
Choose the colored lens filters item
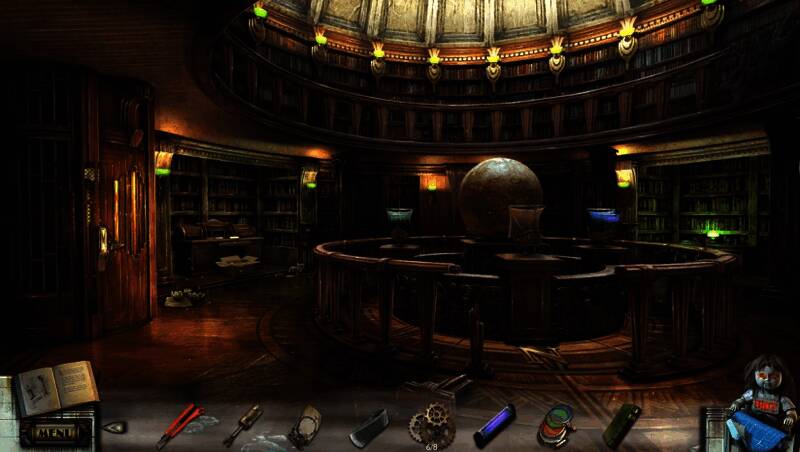click(556, 424)
